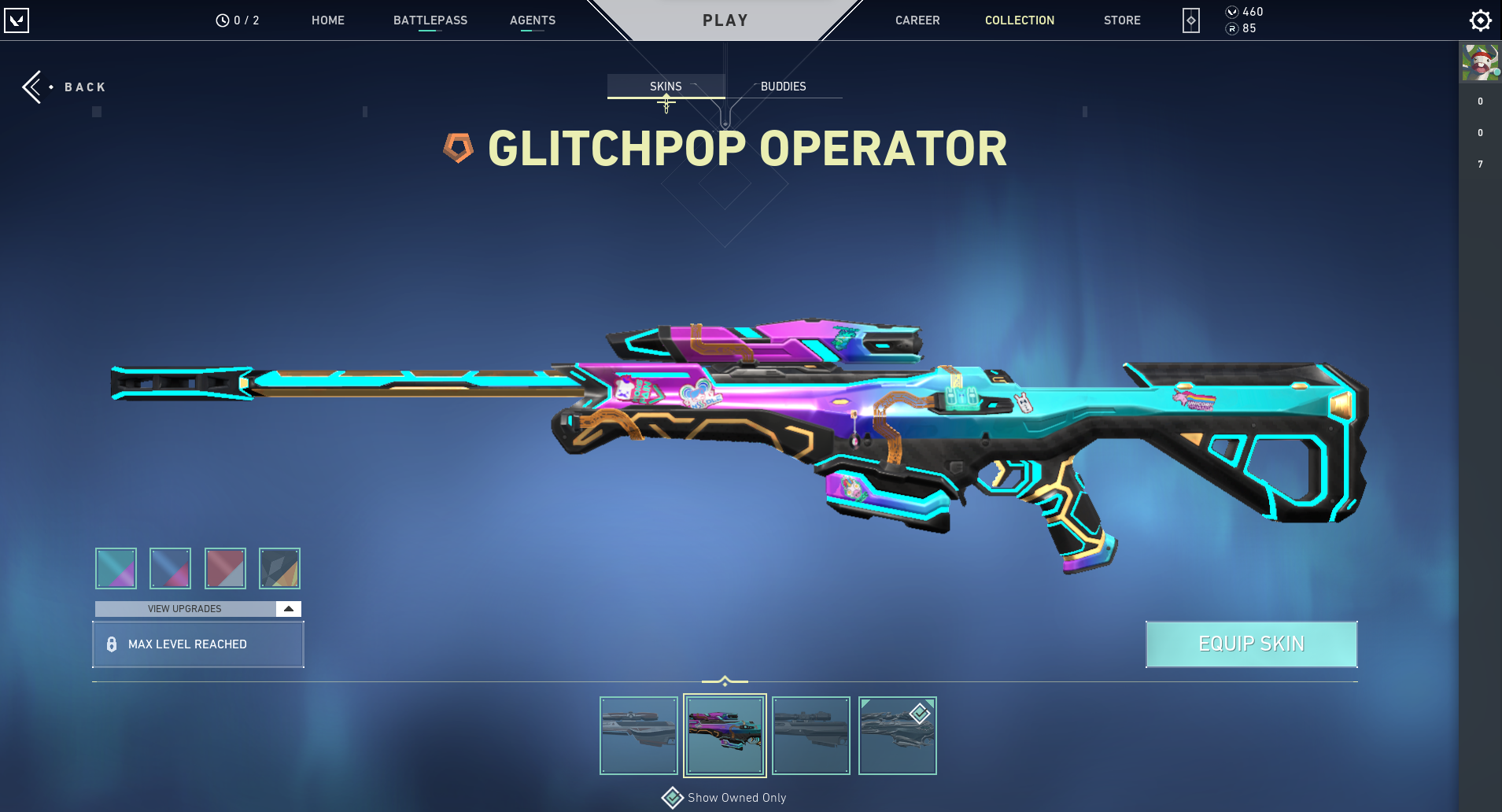Switch to the Buddies tab
1502x812 pixels.
[x=783, y=87]
